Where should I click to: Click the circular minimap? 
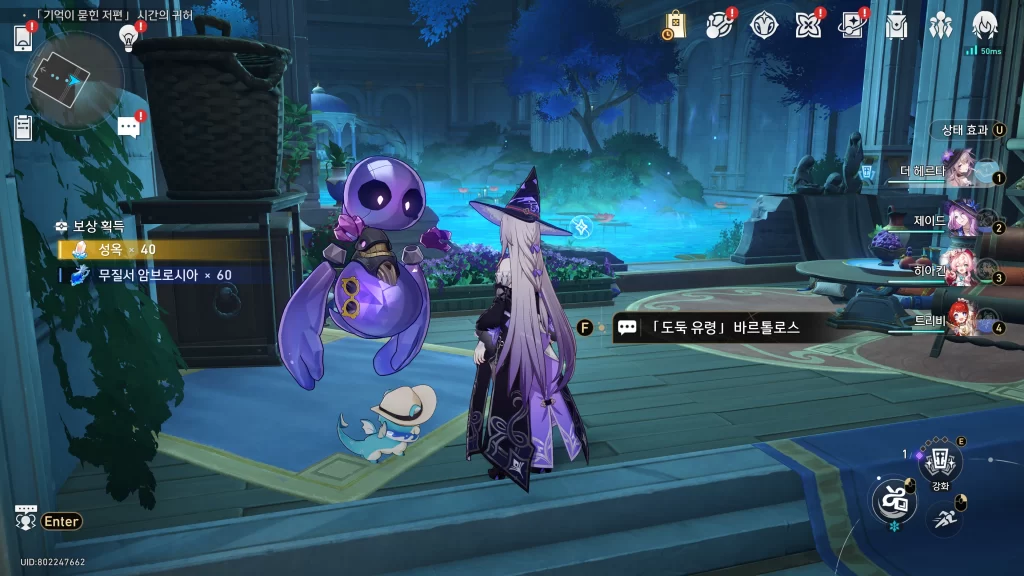(x=75, y=80)
